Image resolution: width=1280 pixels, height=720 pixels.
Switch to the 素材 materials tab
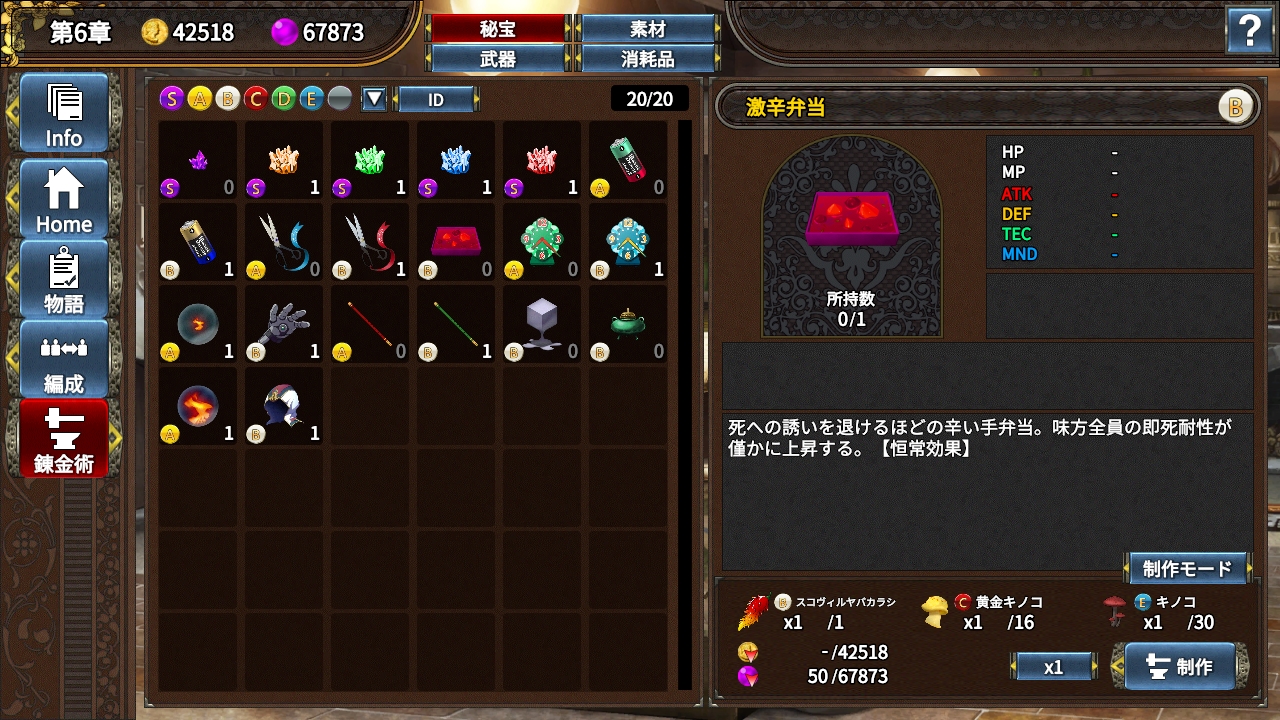coord(648,30)
